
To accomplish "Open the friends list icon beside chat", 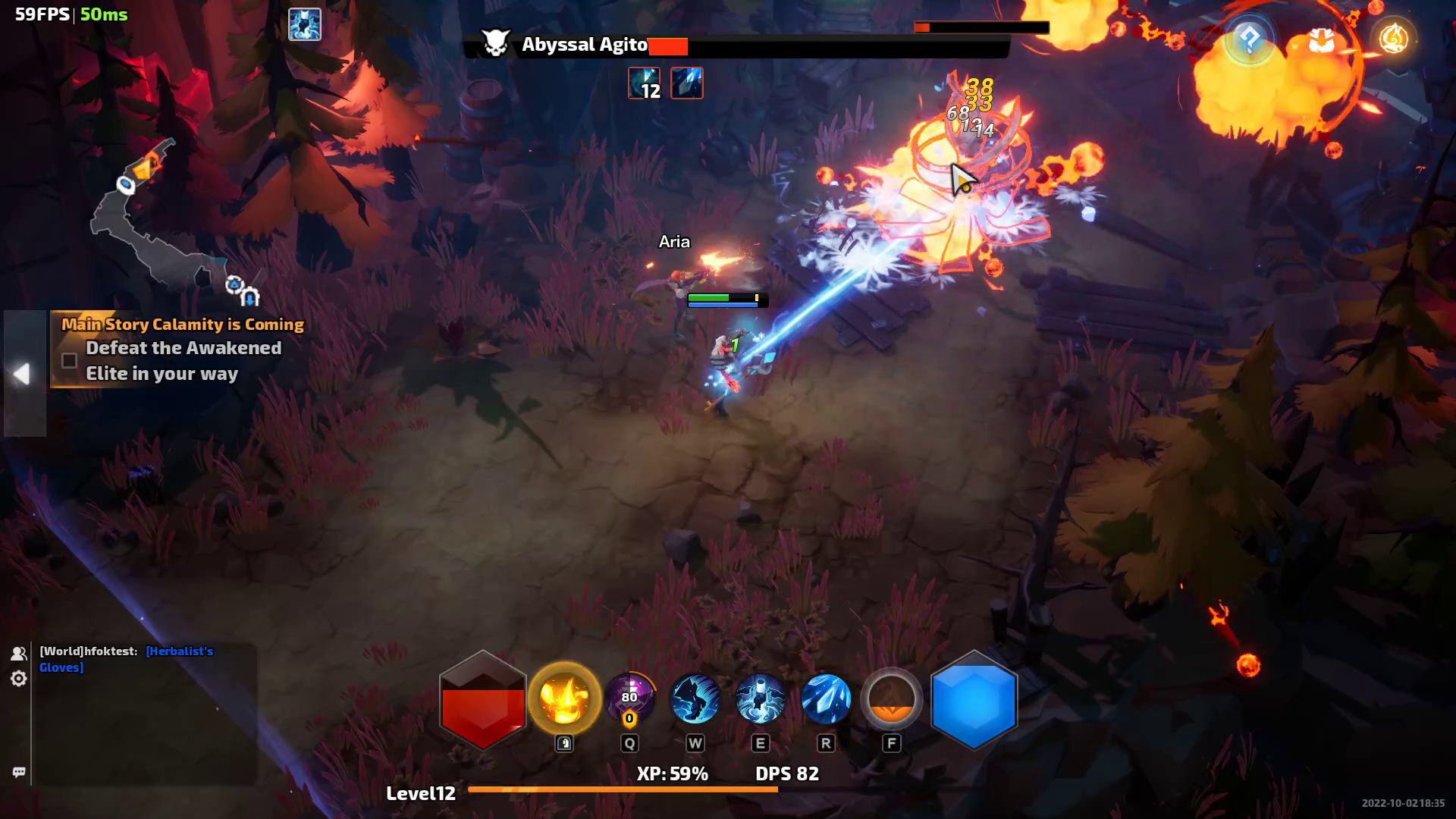I will (18, 654).
